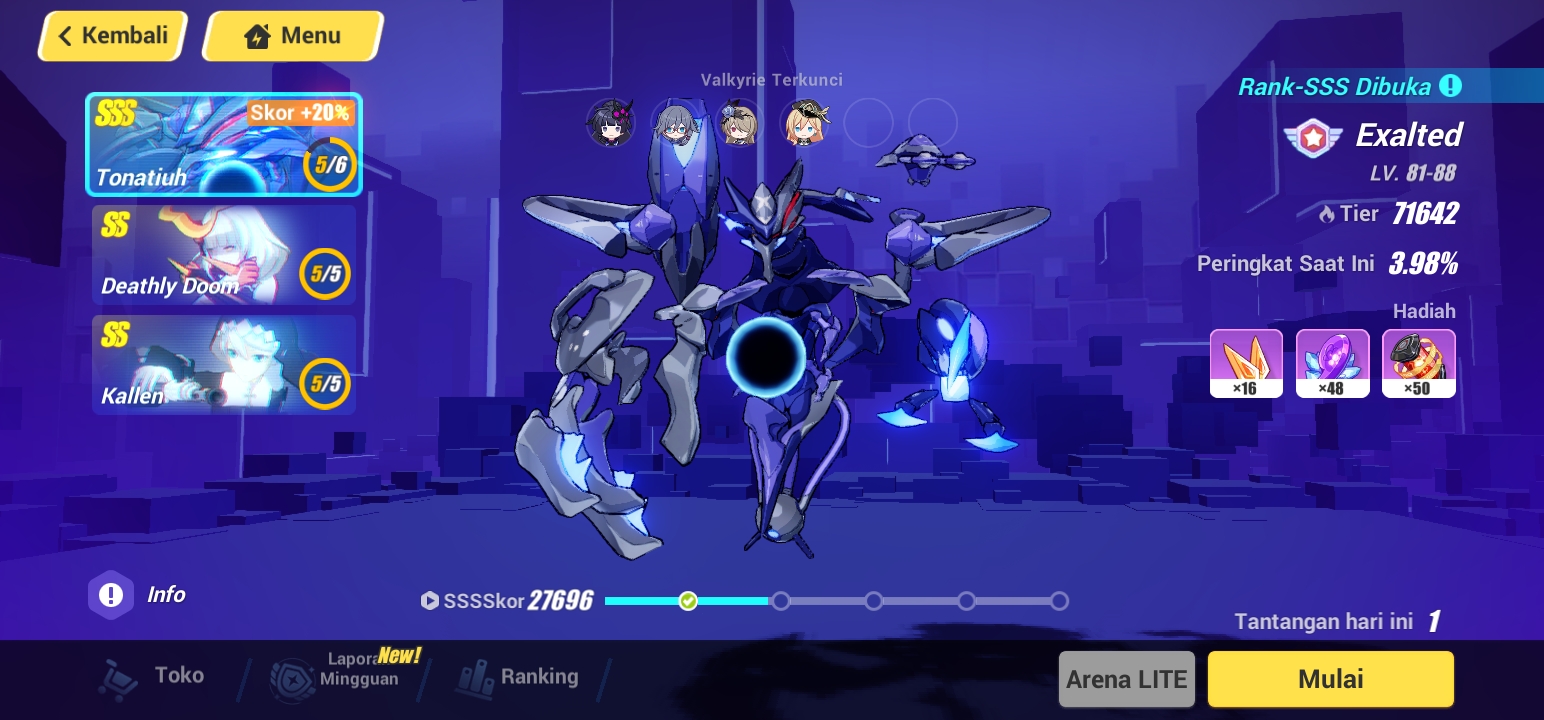Image resolution: width=1544 pixels, height=720 pixels.
Task: Click the Rank-SSS Dibuka info icon
Action: (x=1452, y=86)
